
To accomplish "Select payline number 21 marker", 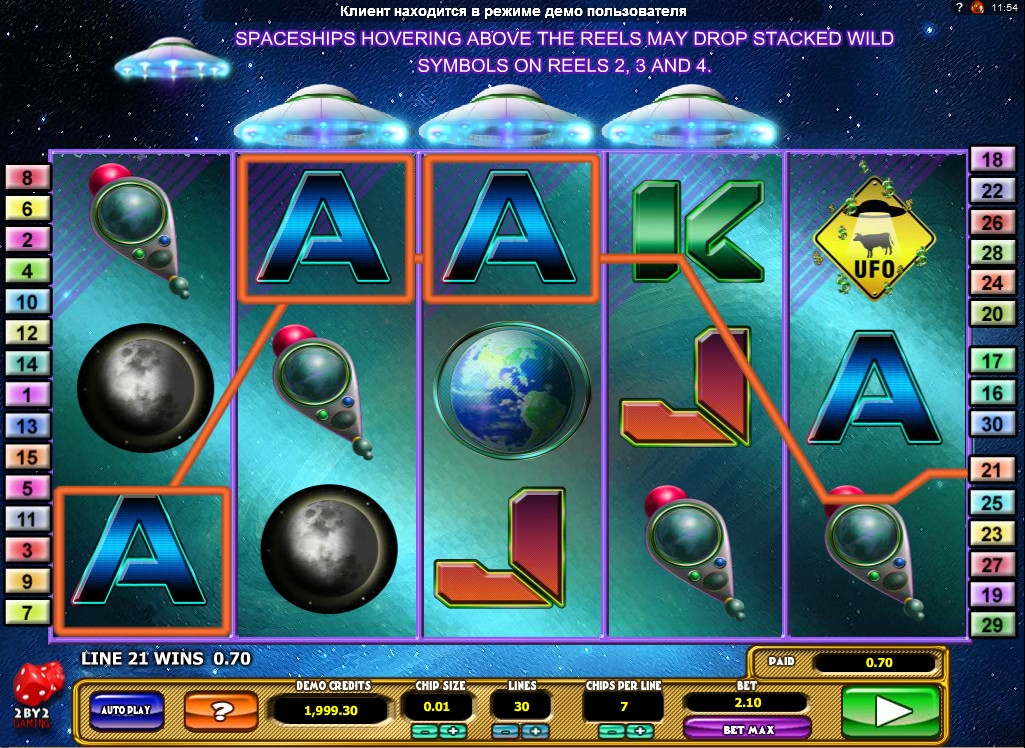I will [992, 470].
